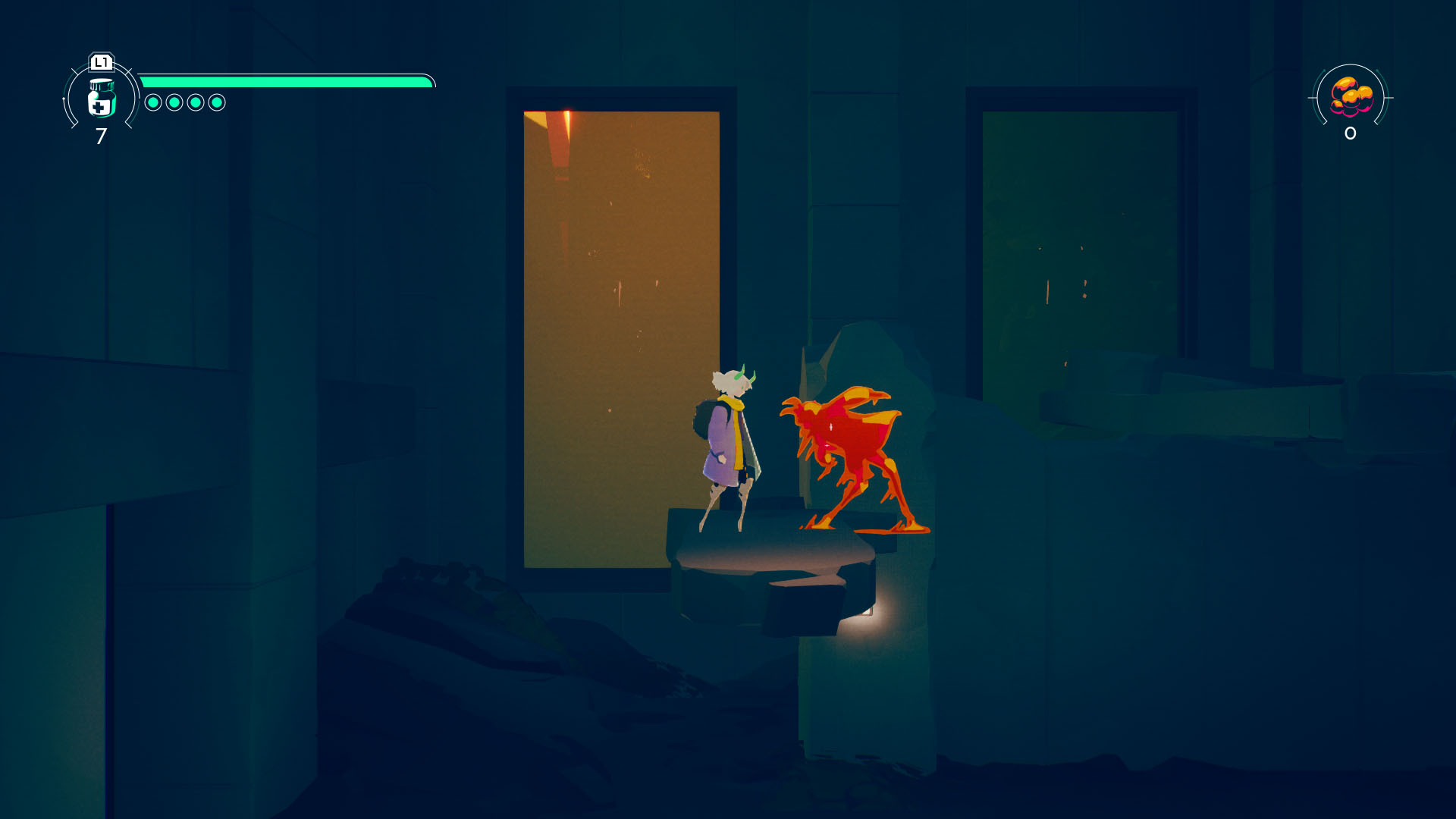
Task: Open the right crosshair tick on the berry gauge
Action: 1391,96
